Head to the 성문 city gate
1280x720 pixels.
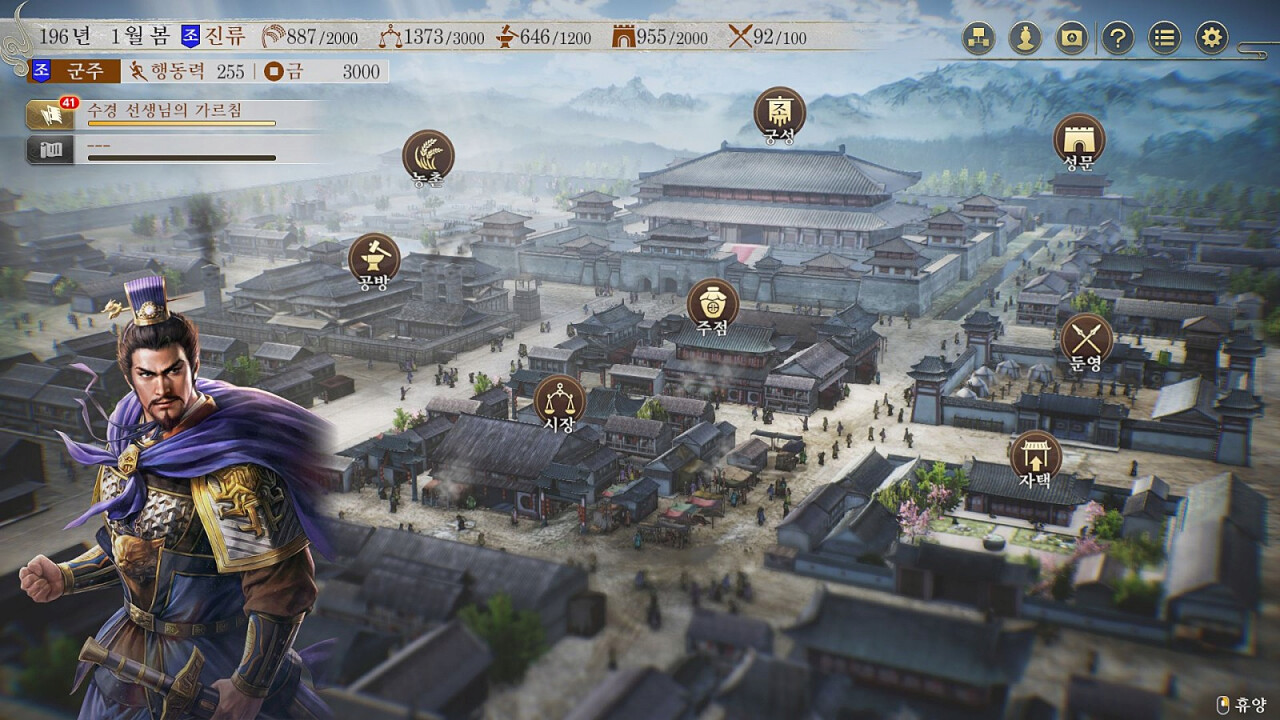coord(1079,140)
